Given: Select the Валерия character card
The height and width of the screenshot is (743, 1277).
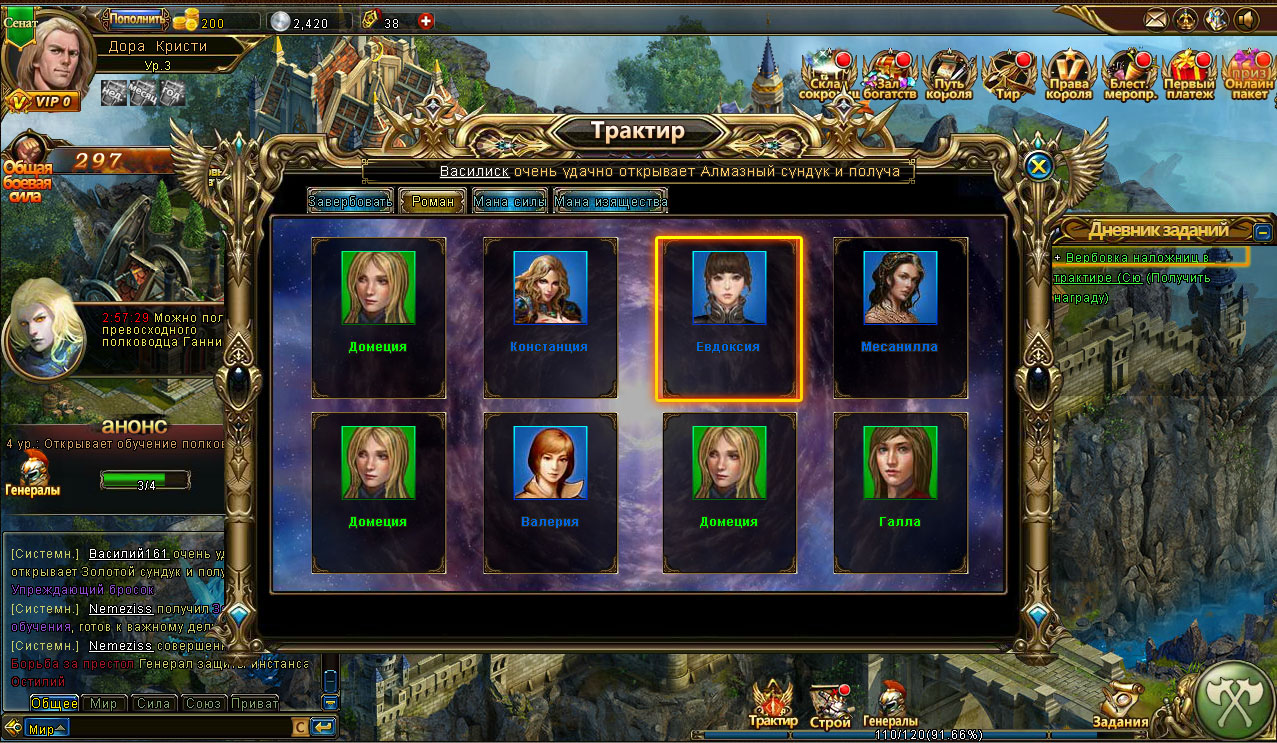Looking at the screenshot, I should coord(550,492).
